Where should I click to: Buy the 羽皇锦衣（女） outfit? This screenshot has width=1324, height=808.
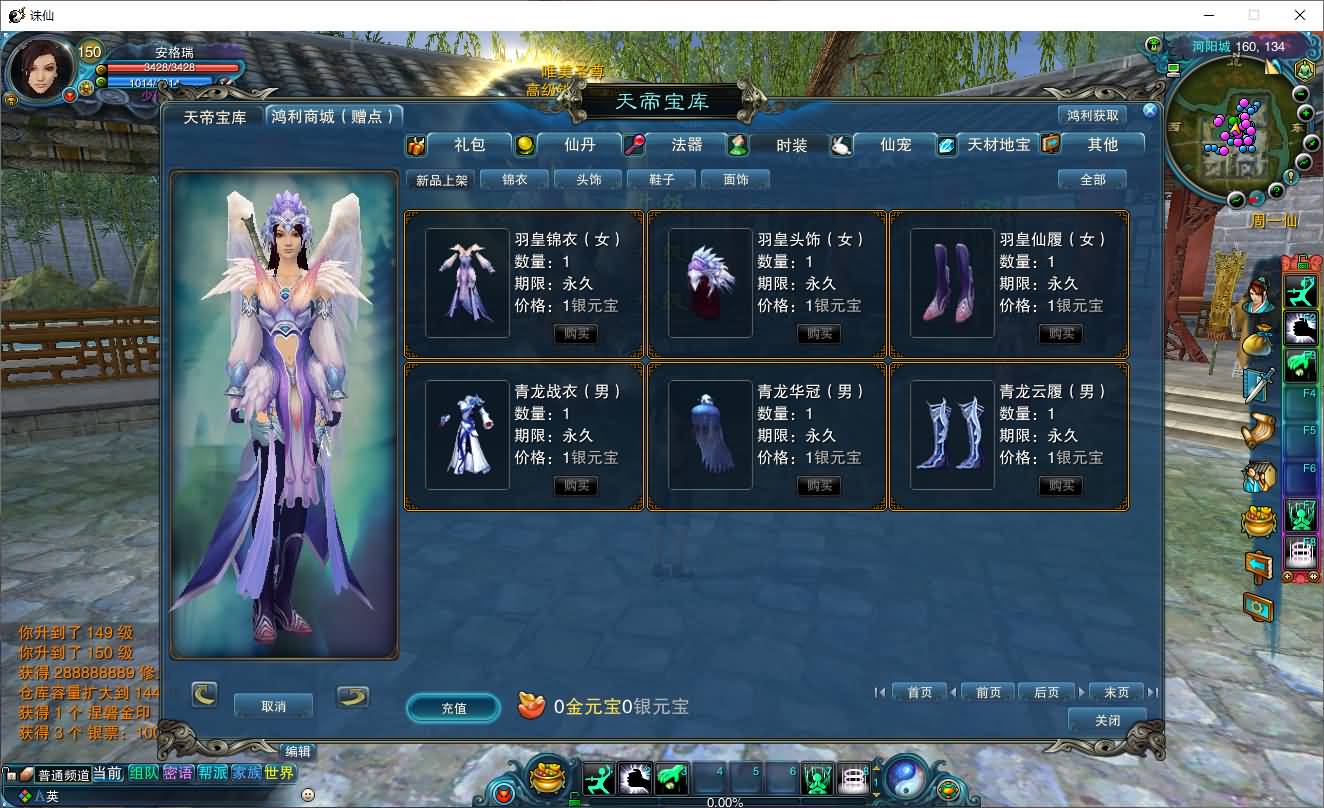(576, 334)
